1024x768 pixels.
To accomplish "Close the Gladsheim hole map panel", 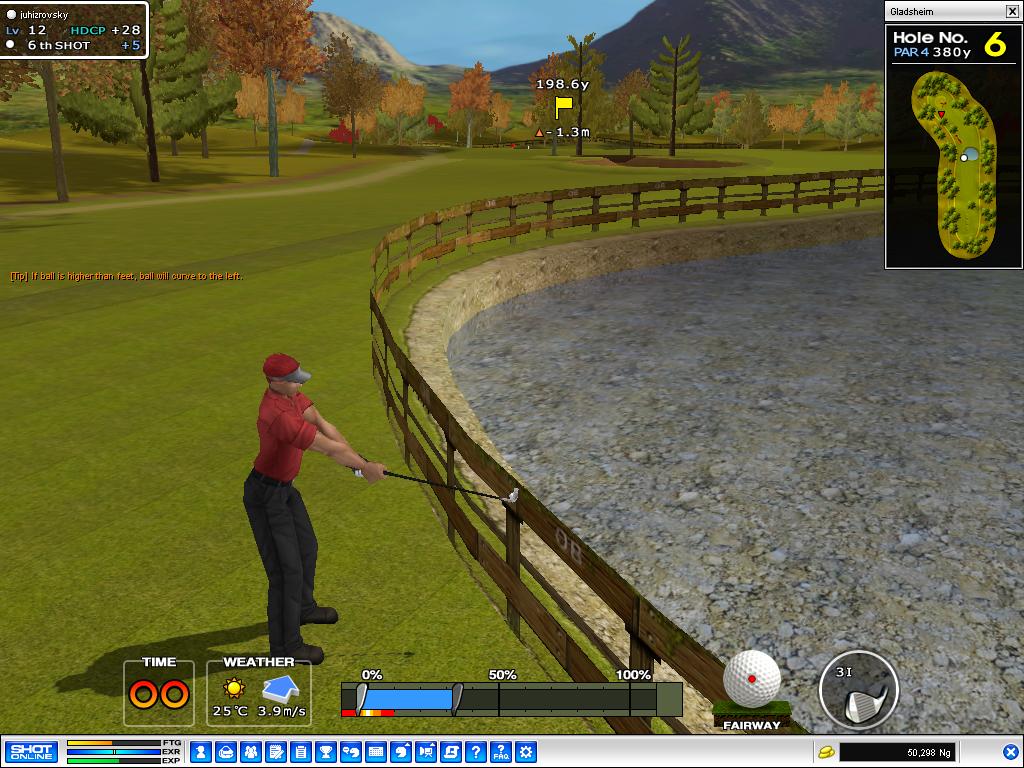I will [1012, 11].
